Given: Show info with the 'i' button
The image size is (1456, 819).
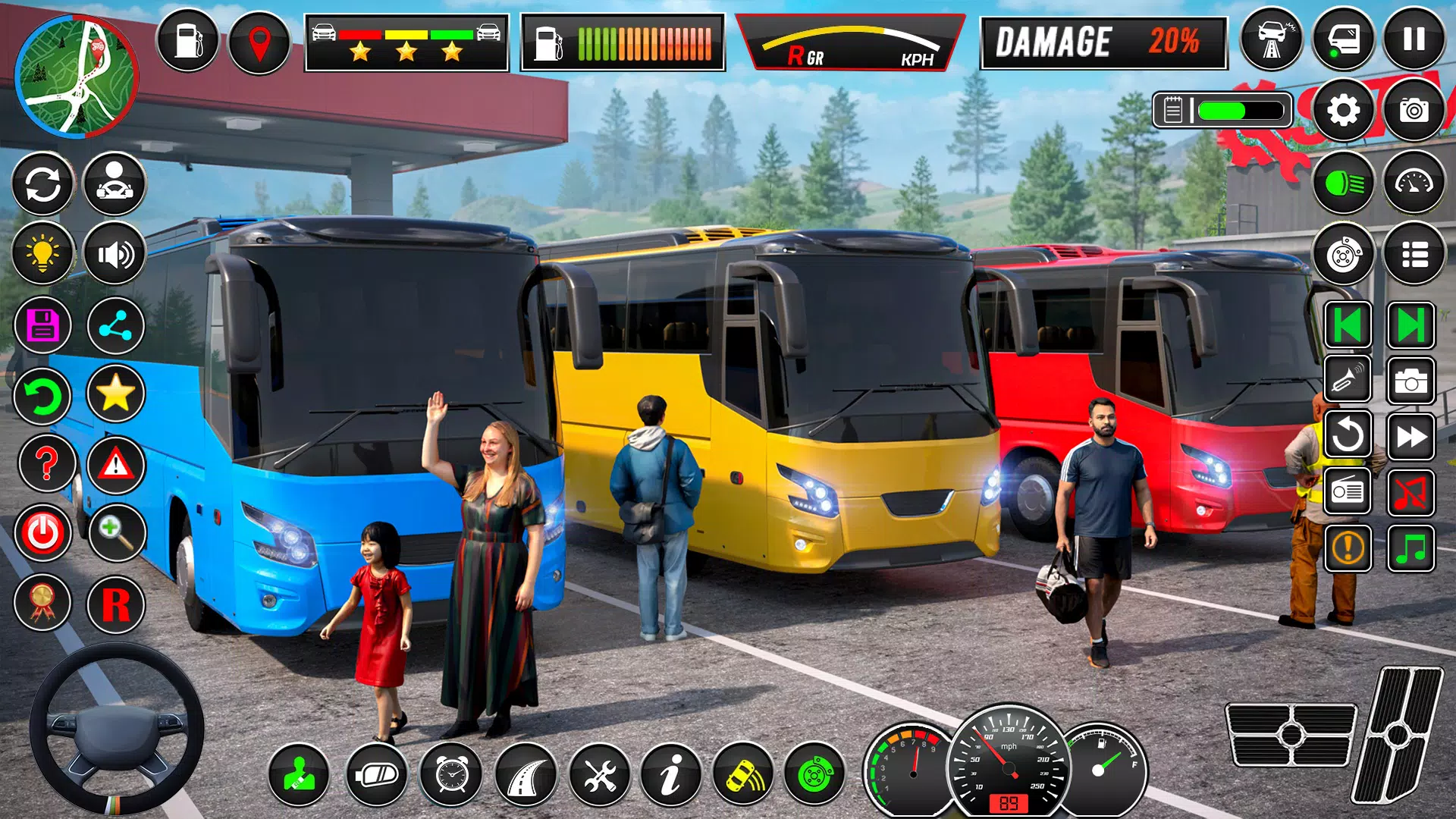Looking at the screenshot, I should click(x=670, y=775).
